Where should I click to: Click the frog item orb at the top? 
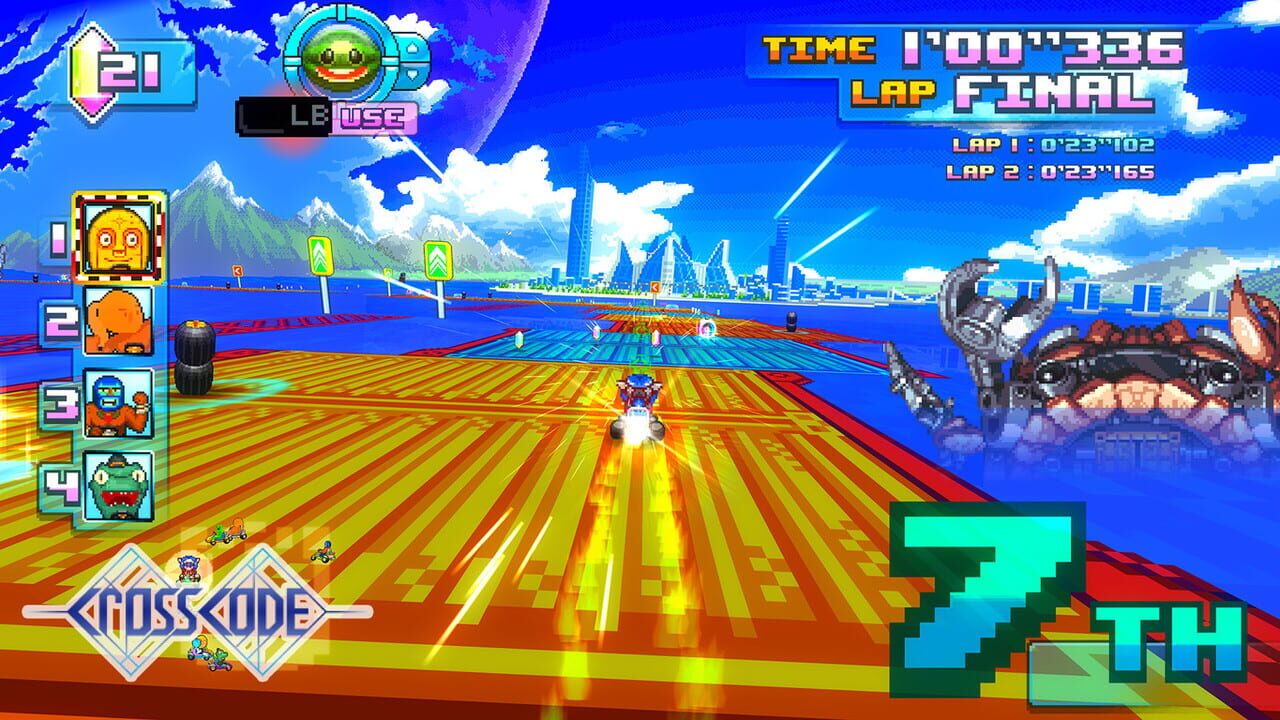tap(340, 58)
